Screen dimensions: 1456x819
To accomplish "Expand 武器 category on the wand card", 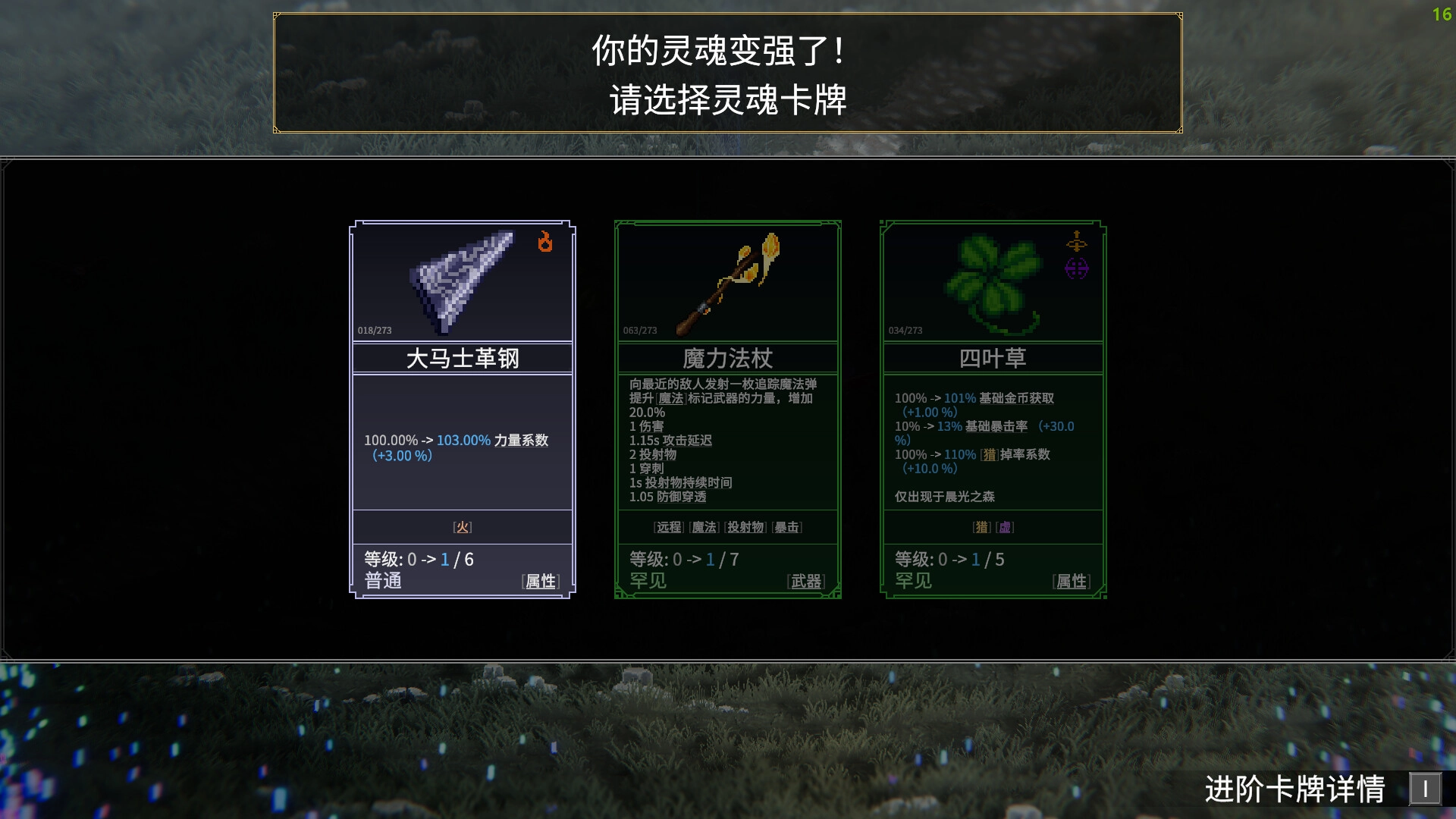I will [806, 580].
